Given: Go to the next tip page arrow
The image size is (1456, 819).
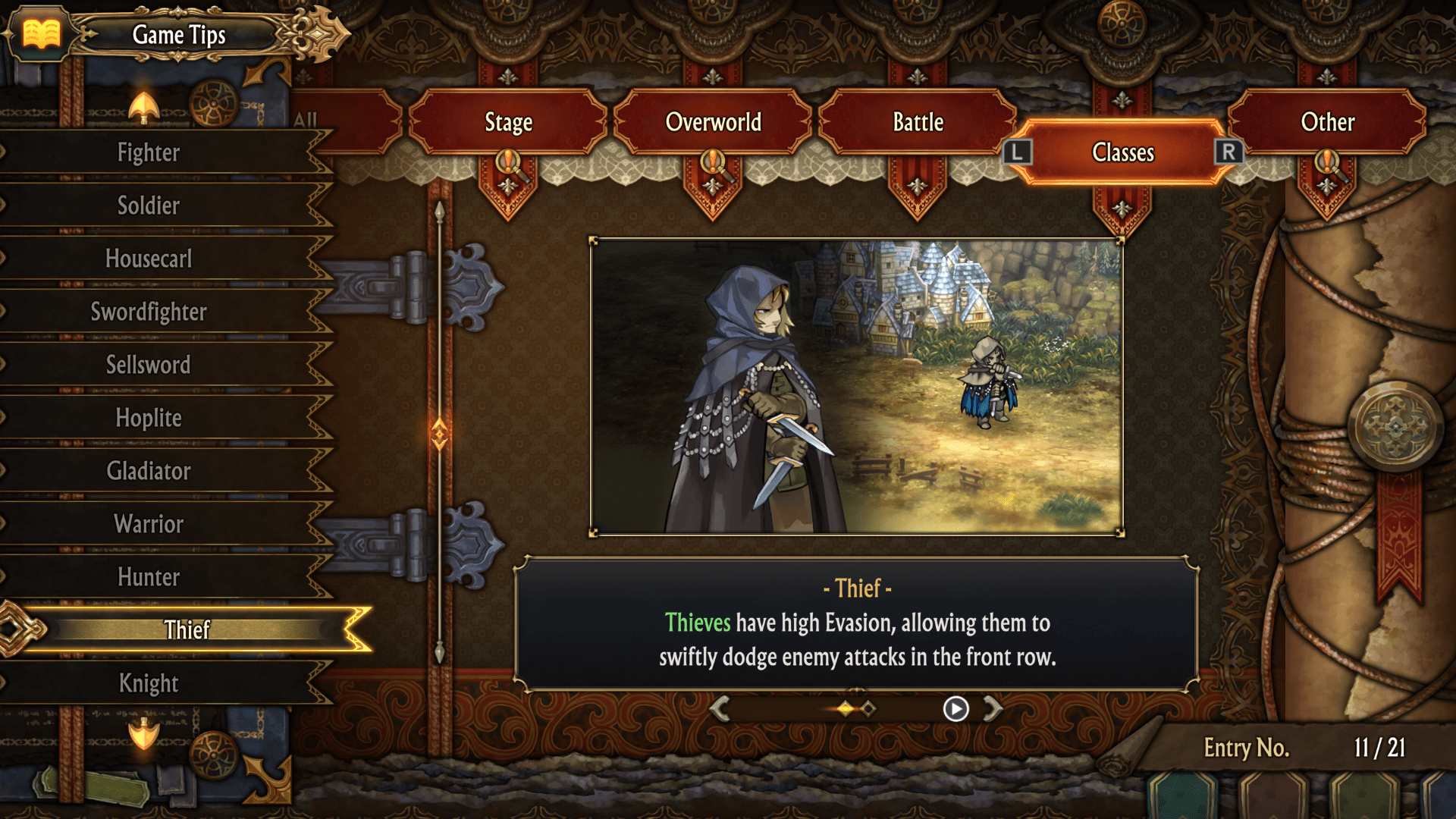Looking at the screenshot, I should point(993,708).
